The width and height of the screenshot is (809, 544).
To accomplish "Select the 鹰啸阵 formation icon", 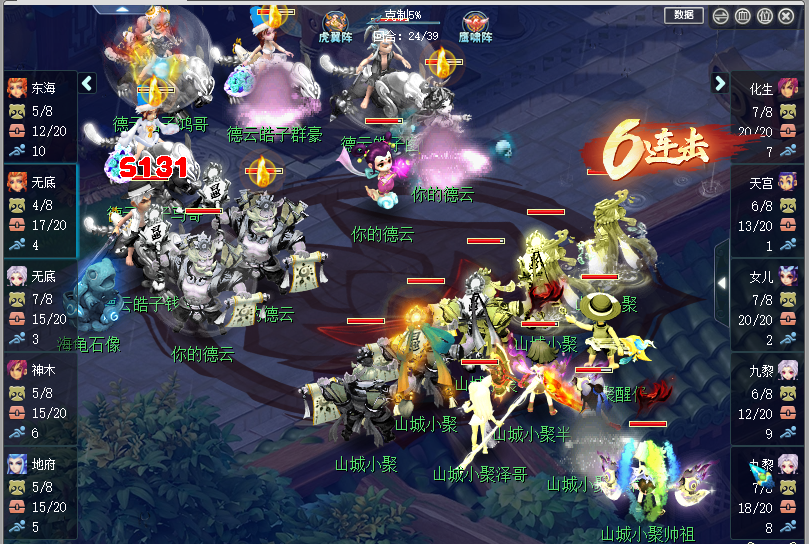I will pos(475,24).
